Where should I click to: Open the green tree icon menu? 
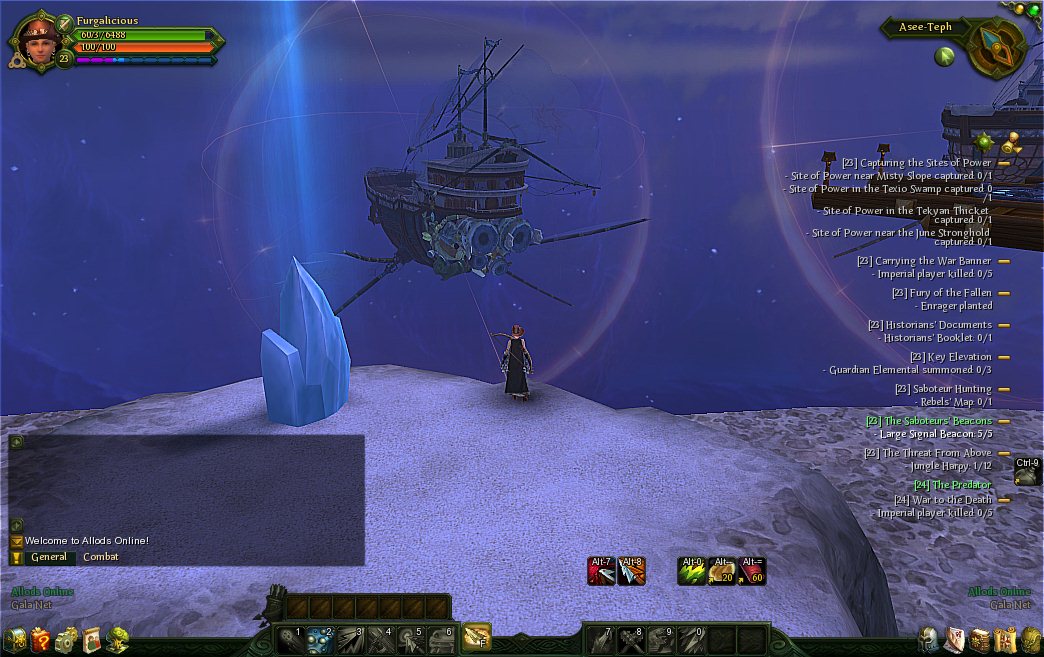pos(117,639)
